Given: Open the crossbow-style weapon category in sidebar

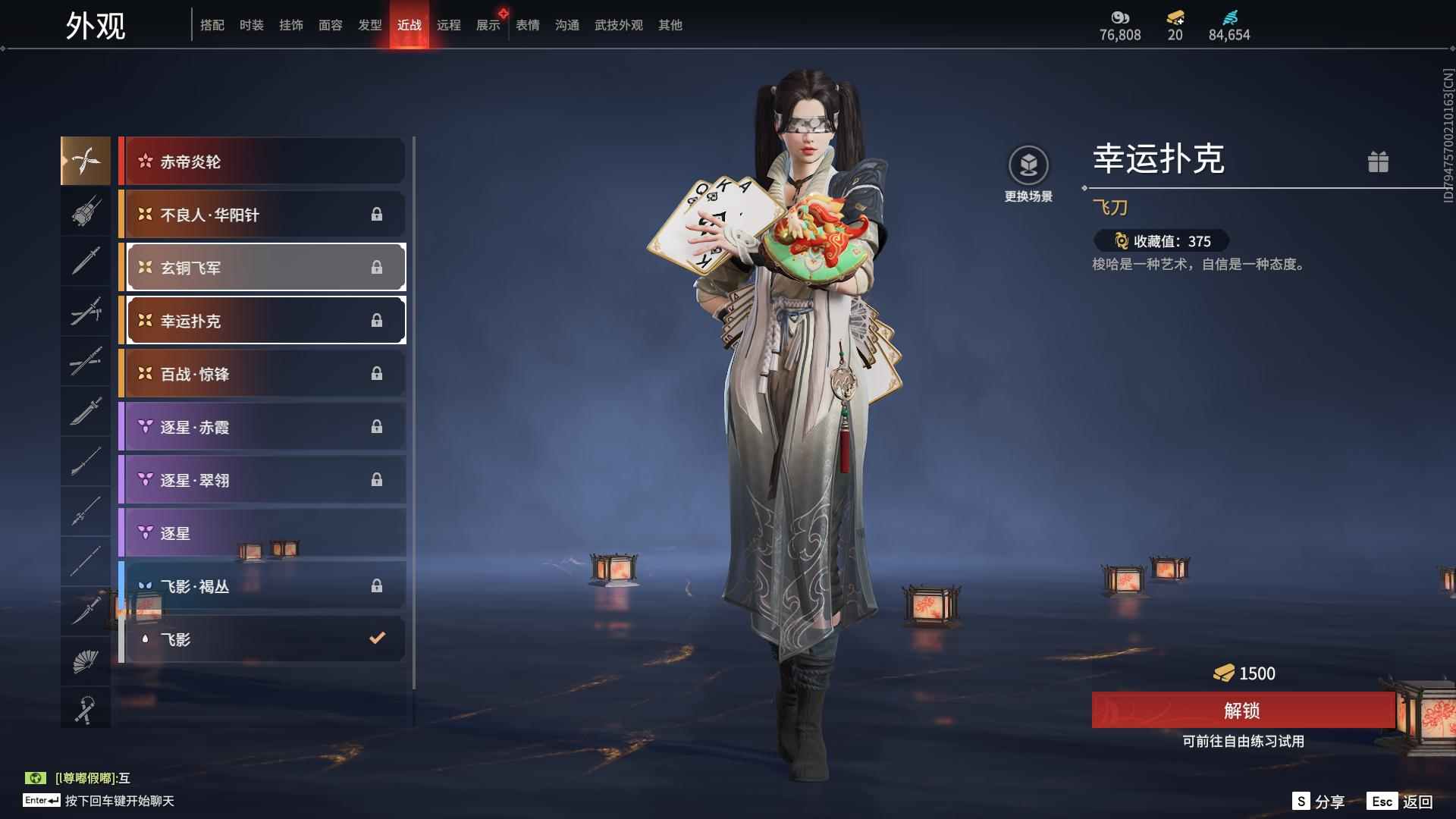Looking at the screenshot, I should tap(86, 212).
